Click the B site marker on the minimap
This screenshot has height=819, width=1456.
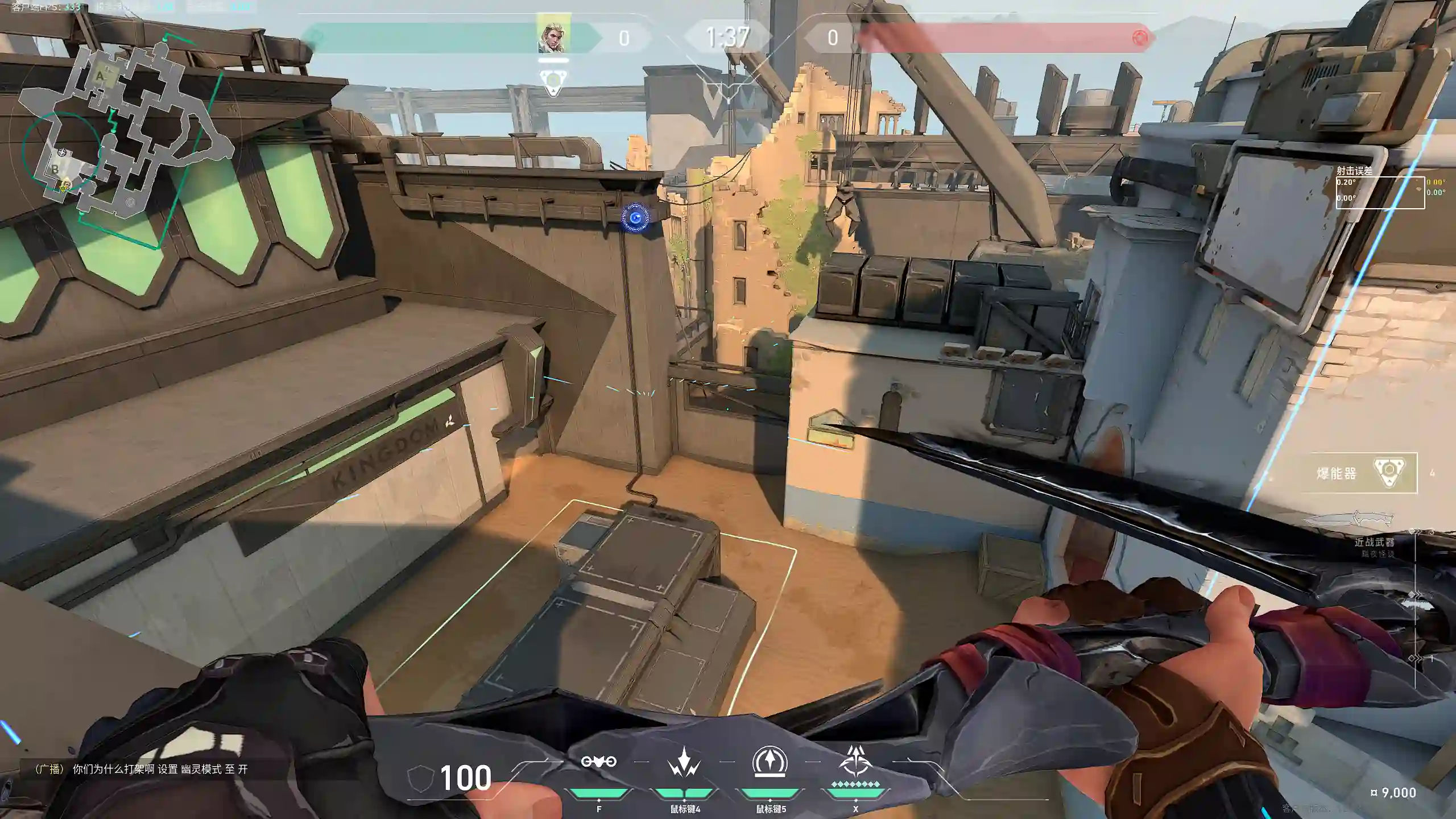pyautogui.click(x=55, y=169)
